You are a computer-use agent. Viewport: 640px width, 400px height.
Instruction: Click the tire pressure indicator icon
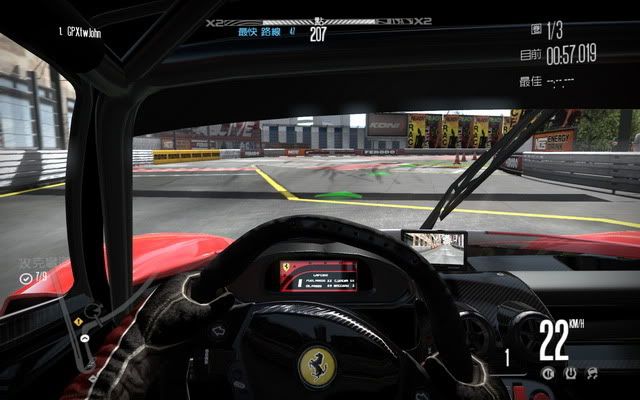pos(572,374)
